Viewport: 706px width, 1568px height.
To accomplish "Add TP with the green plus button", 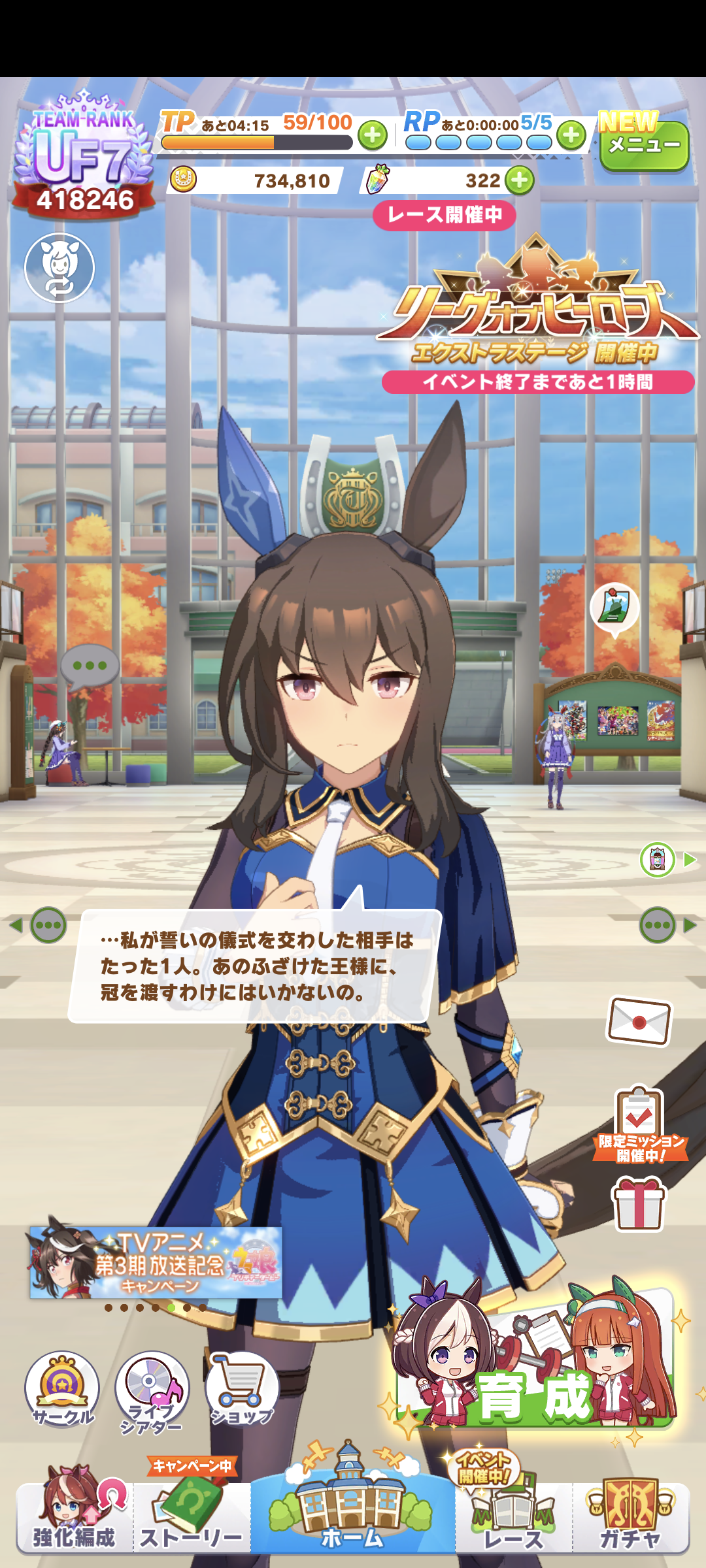I will click(x=373, y=135).
